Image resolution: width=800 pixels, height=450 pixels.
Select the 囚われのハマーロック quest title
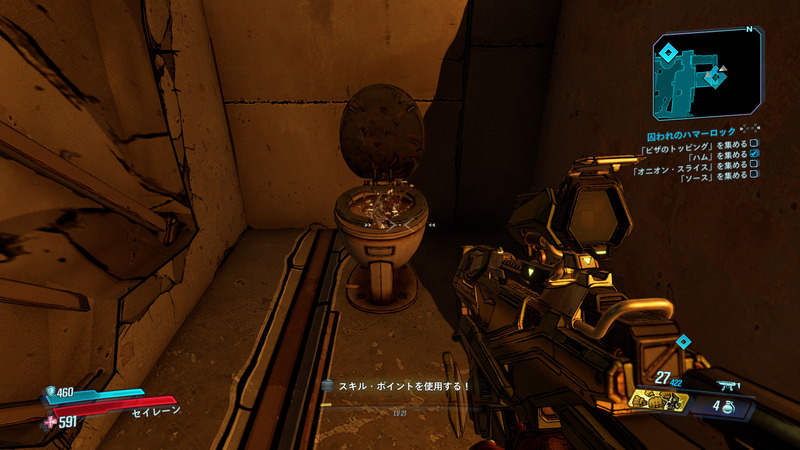click(691, 131)
